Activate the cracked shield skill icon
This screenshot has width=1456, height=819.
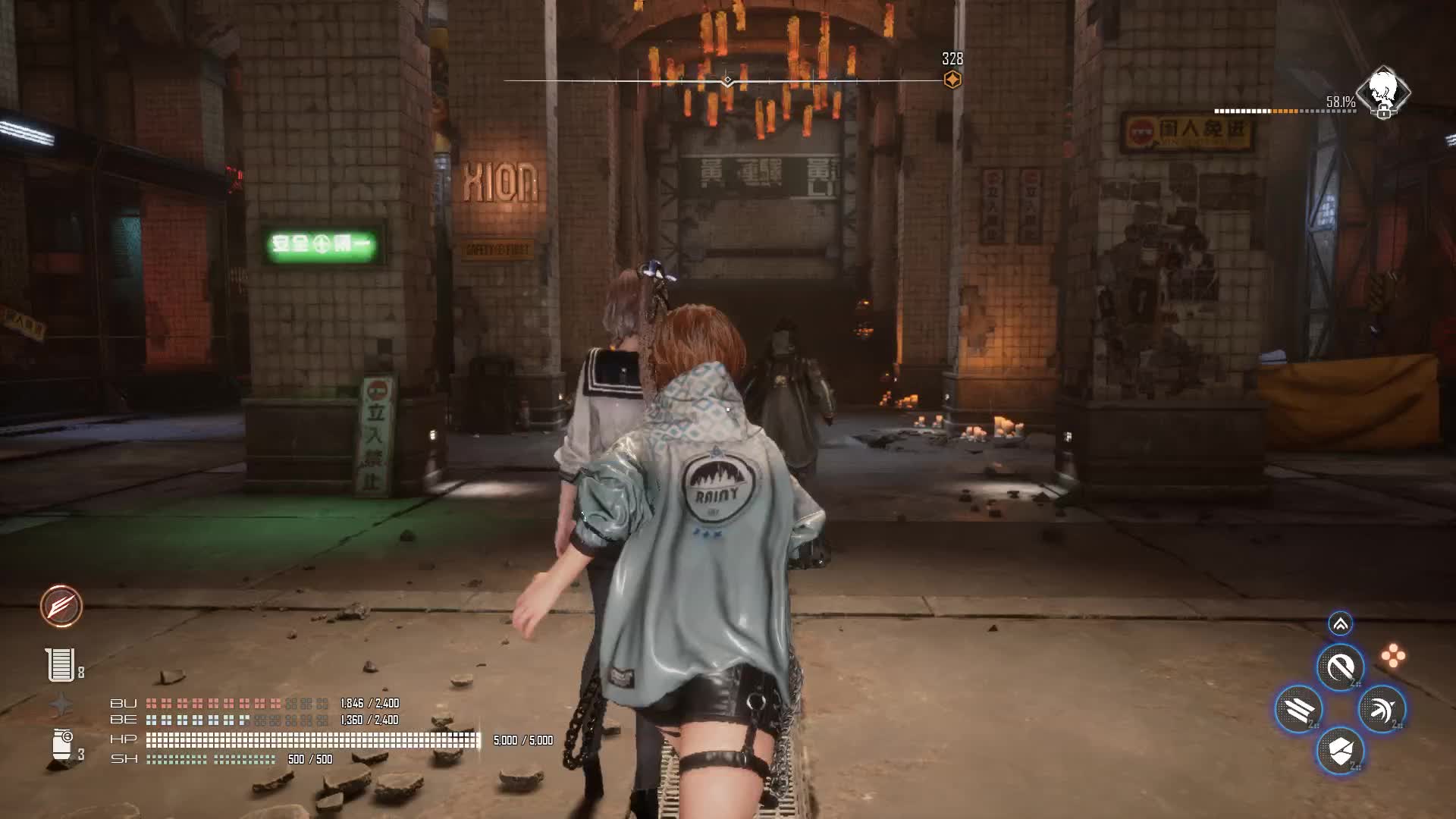click(x=1340, y=751)
